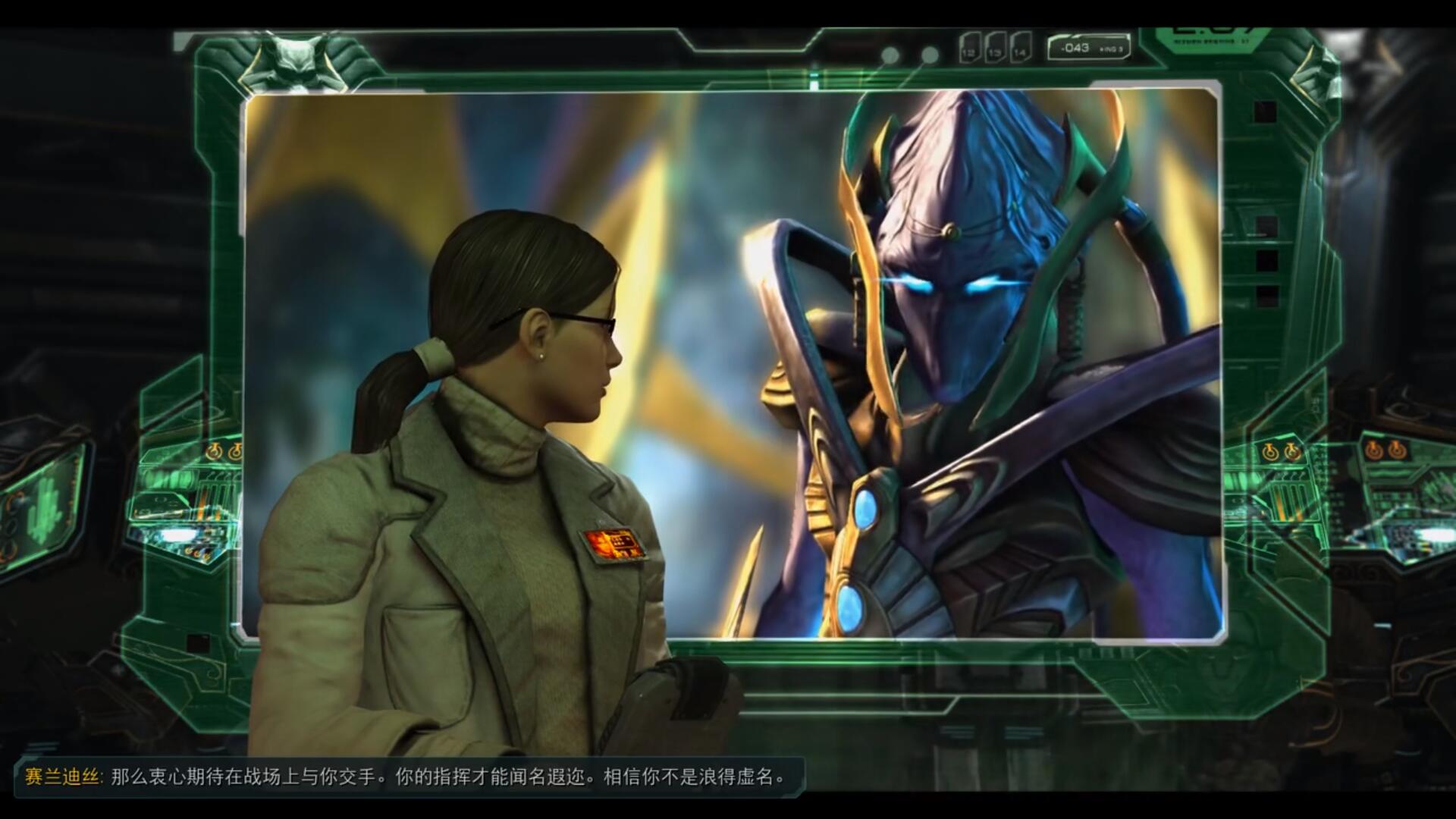Select the gold circular power icon on the right console
1456x819 pixels.
point(1374,449)
